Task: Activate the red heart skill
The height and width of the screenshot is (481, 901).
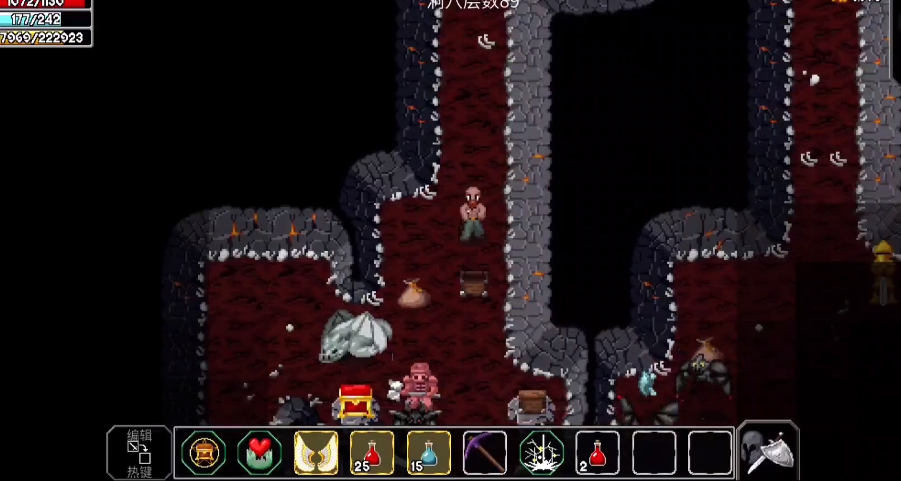Action: 259,453
